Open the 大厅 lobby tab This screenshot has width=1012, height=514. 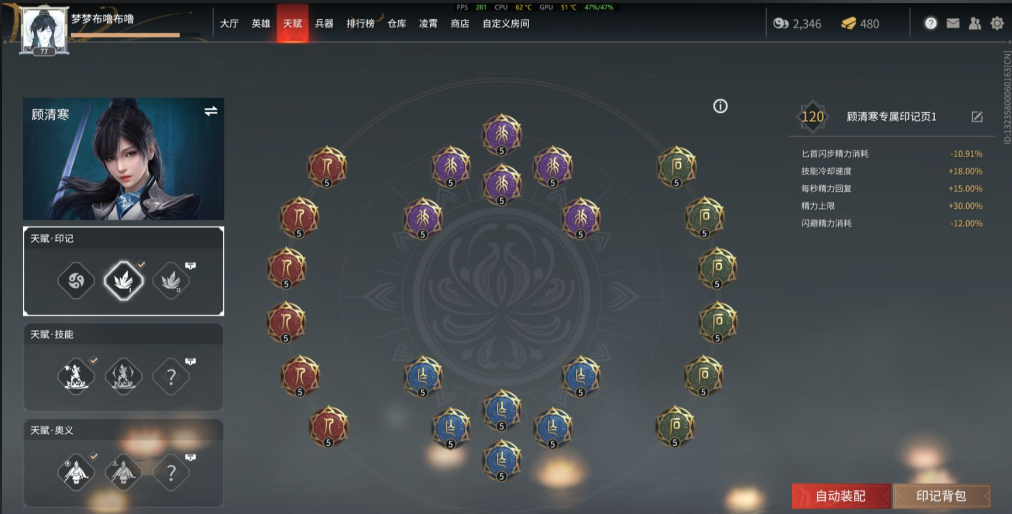pyautogui.click(x=229, y=23)
